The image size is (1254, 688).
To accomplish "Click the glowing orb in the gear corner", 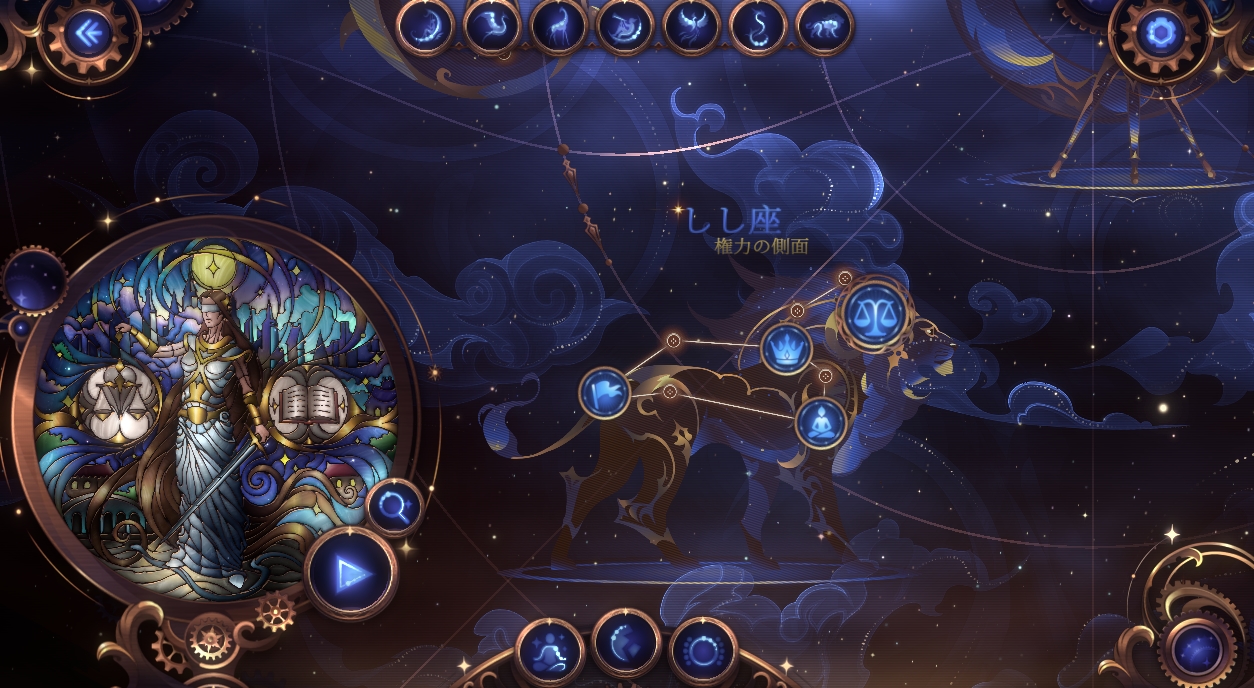I will click(1197, 652).
